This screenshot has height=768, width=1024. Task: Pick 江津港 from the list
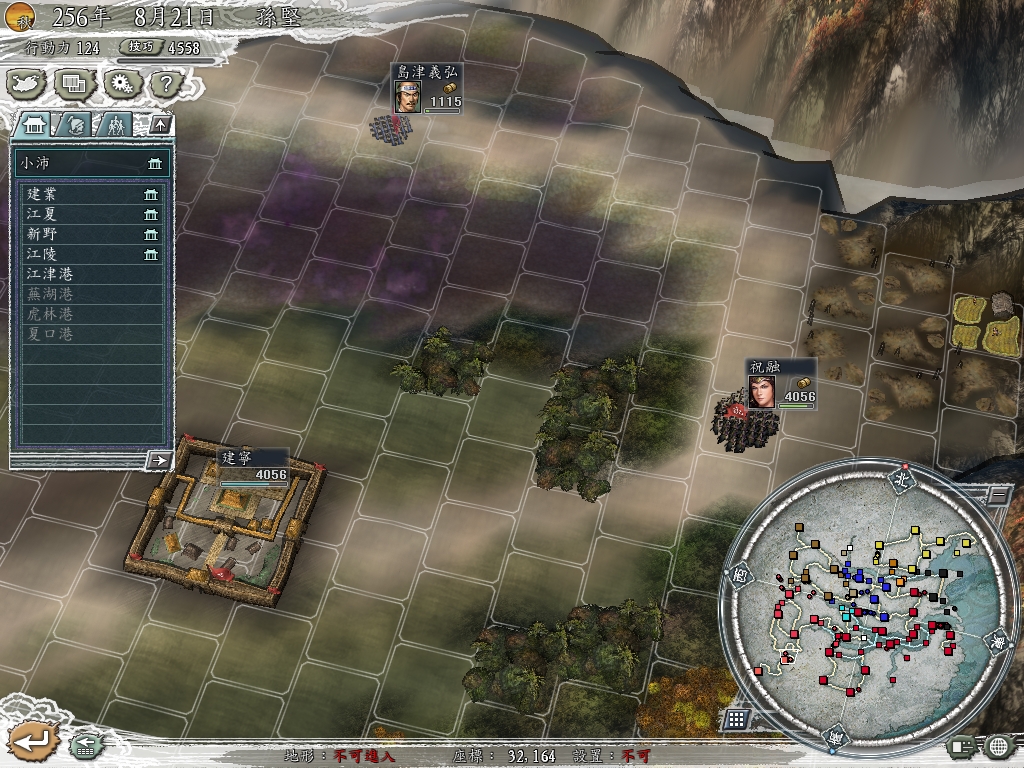tap(91, 274)
